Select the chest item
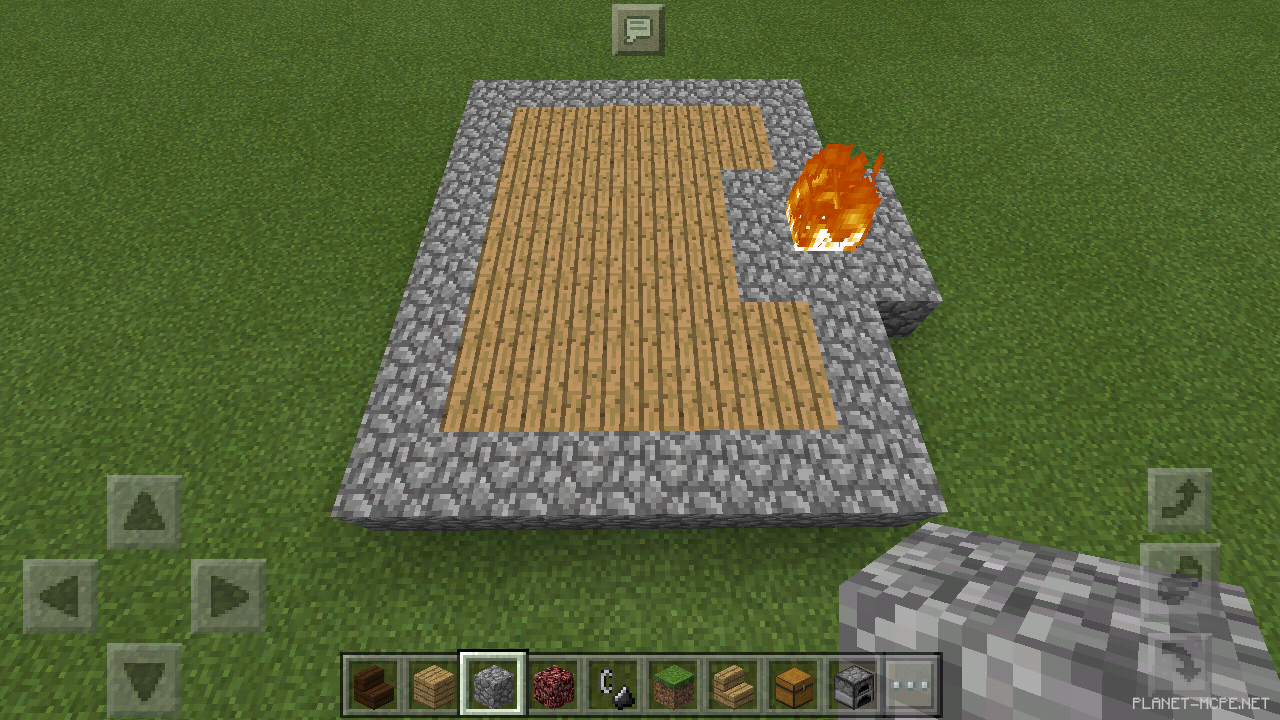Screen dimensions: 1280x720 point(792,686)
